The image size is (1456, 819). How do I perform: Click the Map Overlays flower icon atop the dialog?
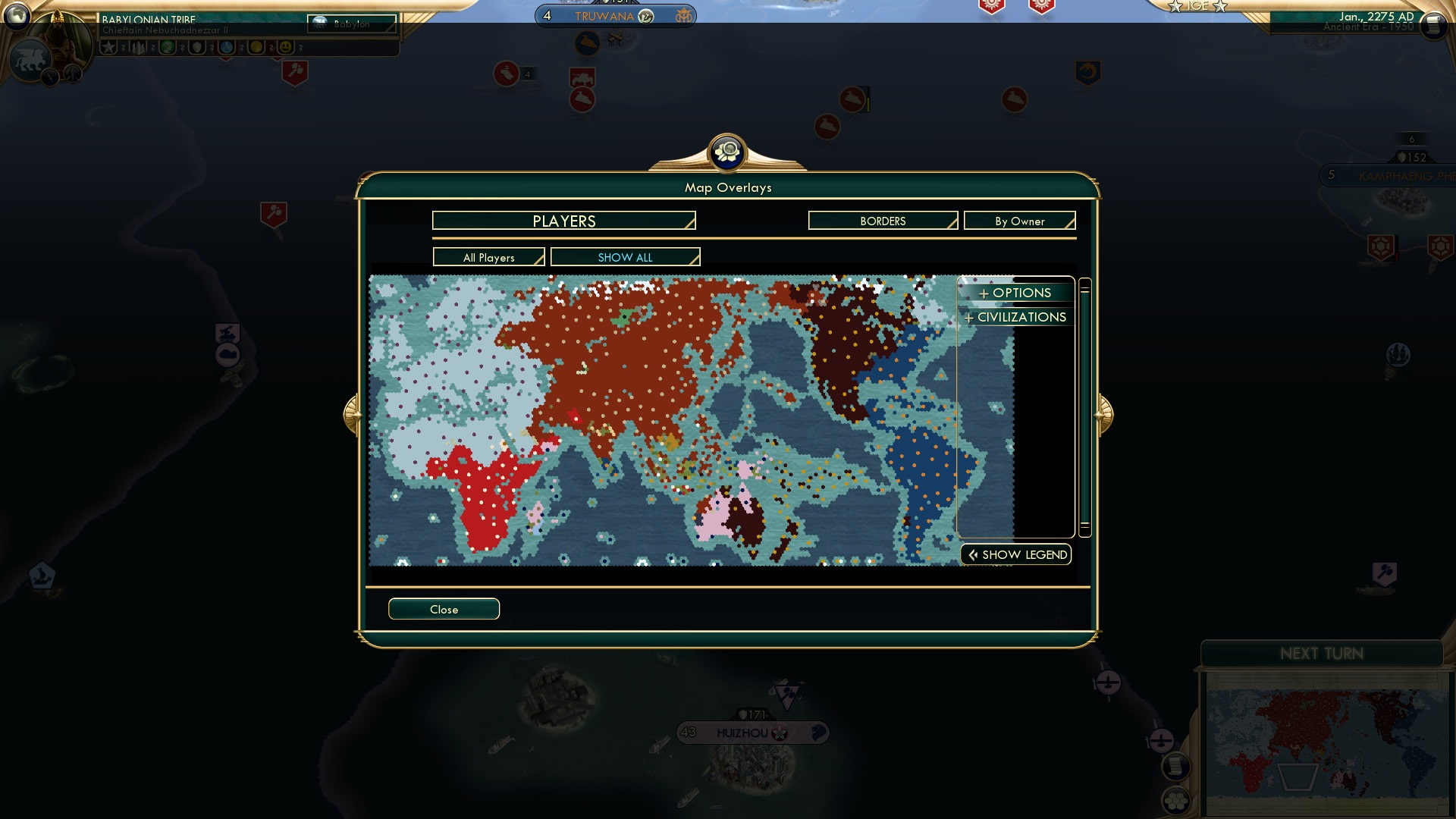click(x=727, y=152)
